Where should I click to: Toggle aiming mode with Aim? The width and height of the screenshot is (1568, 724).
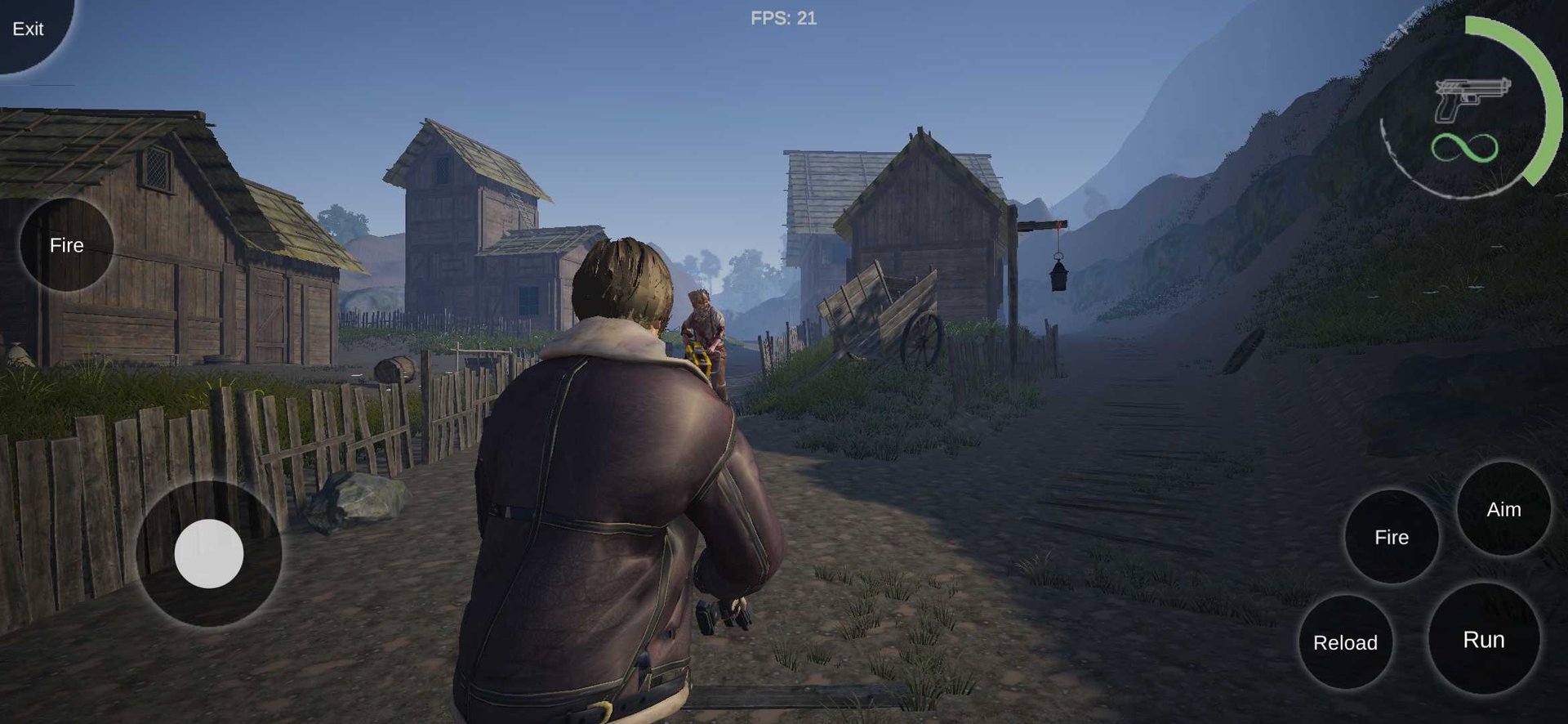tap(1503, 510)
